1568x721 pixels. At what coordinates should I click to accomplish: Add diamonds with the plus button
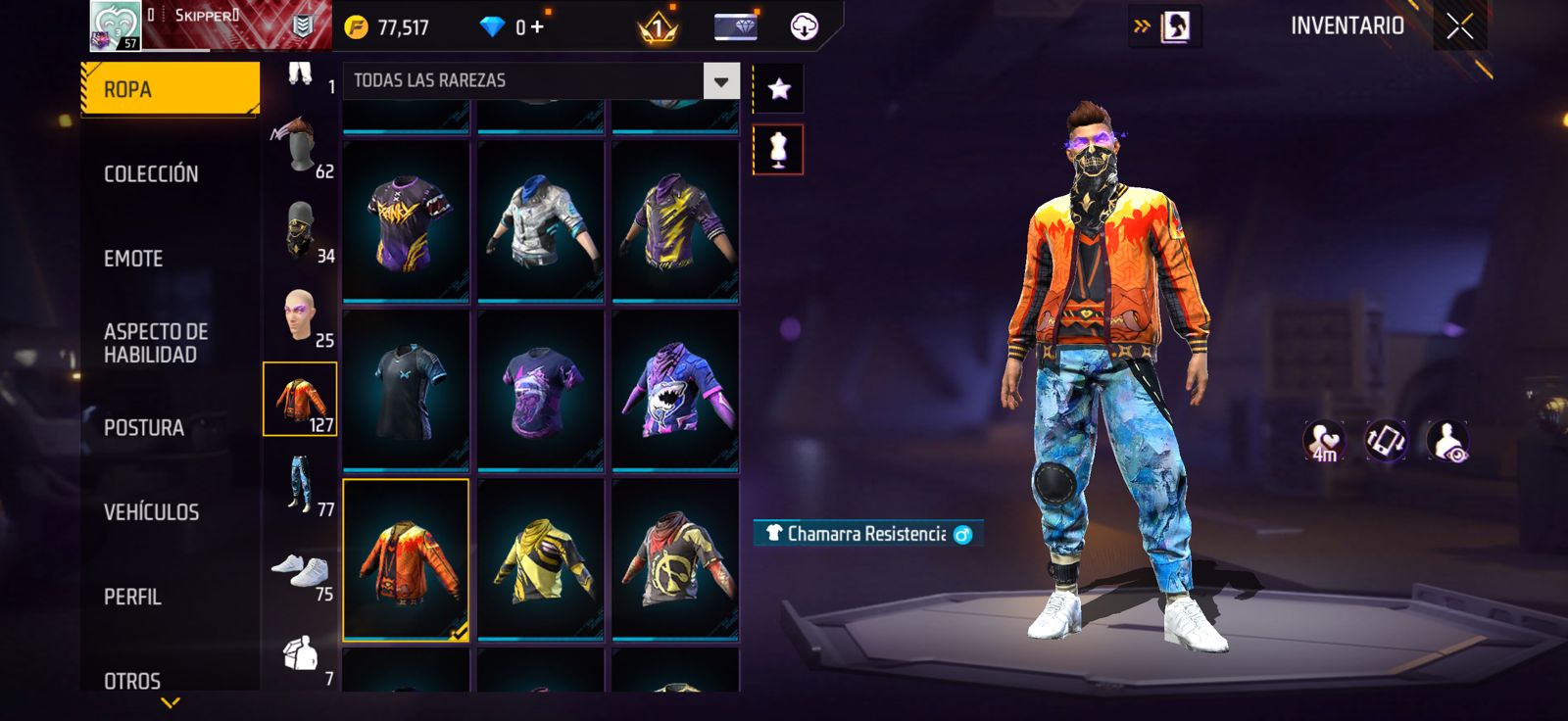pyautogui.click(x=537, y=27)
